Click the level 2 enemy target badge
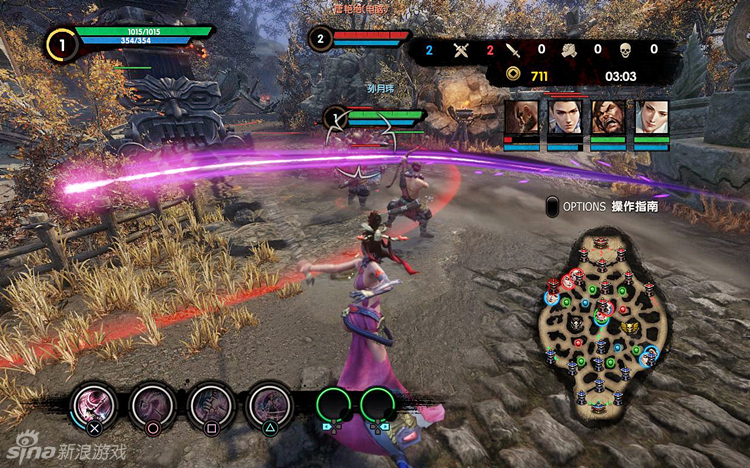Image resolution: width=750 pixels, height=468 pixels. tap(320, 40)
